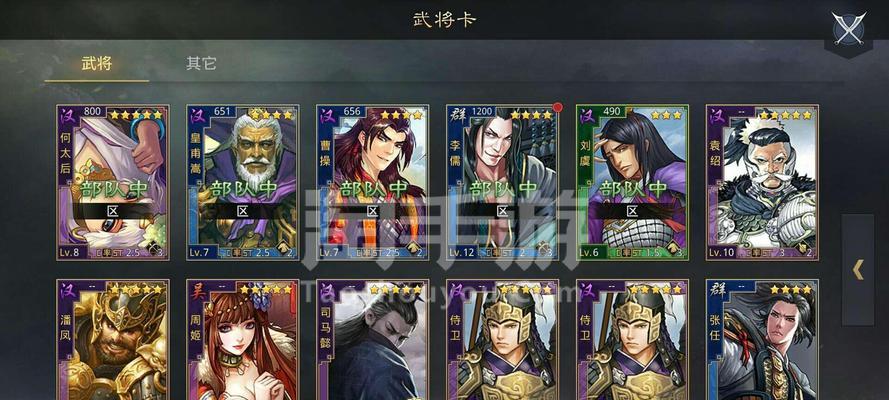Open the 司马懿 general card
The height and width of the screenshot is (400, 889).
click(x=372, y=340)
